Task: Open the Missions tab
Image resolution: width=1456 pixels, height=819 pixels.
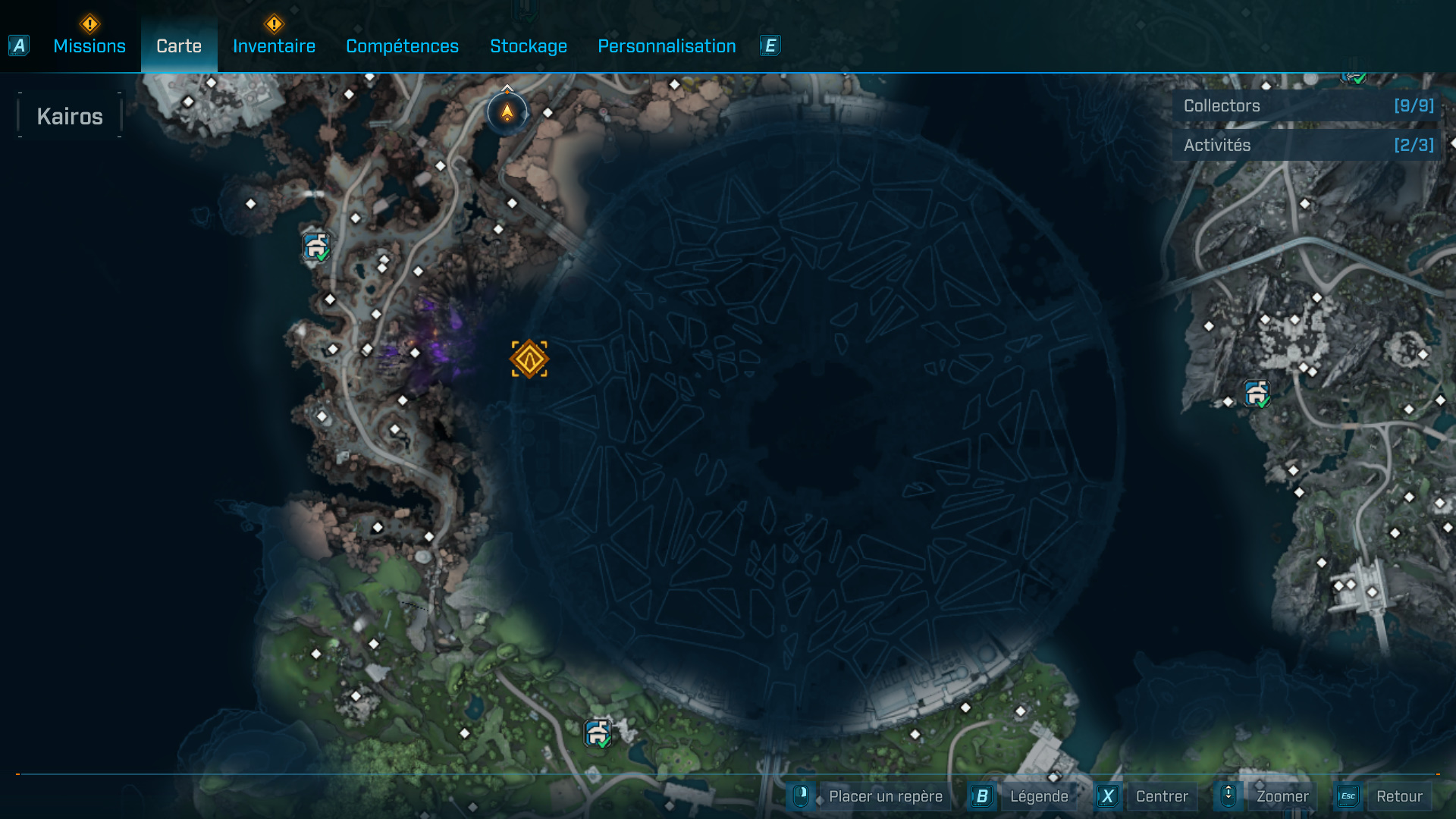Action: pyautogui.click(x=89, y=45)
